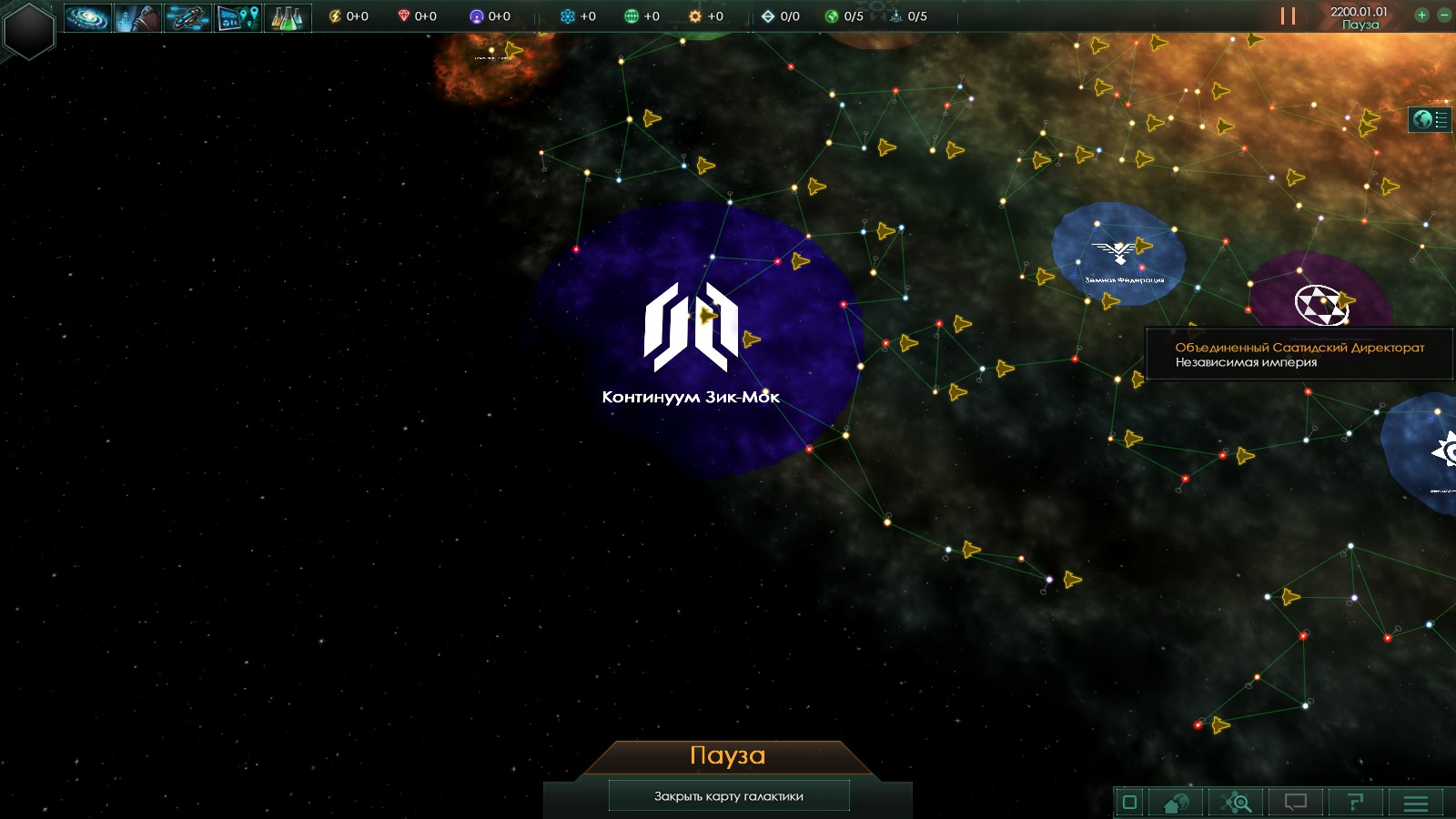Open the empire flag hexagon emblem
Viewport: 1456px width, 819px height.
tap(29, 30)
